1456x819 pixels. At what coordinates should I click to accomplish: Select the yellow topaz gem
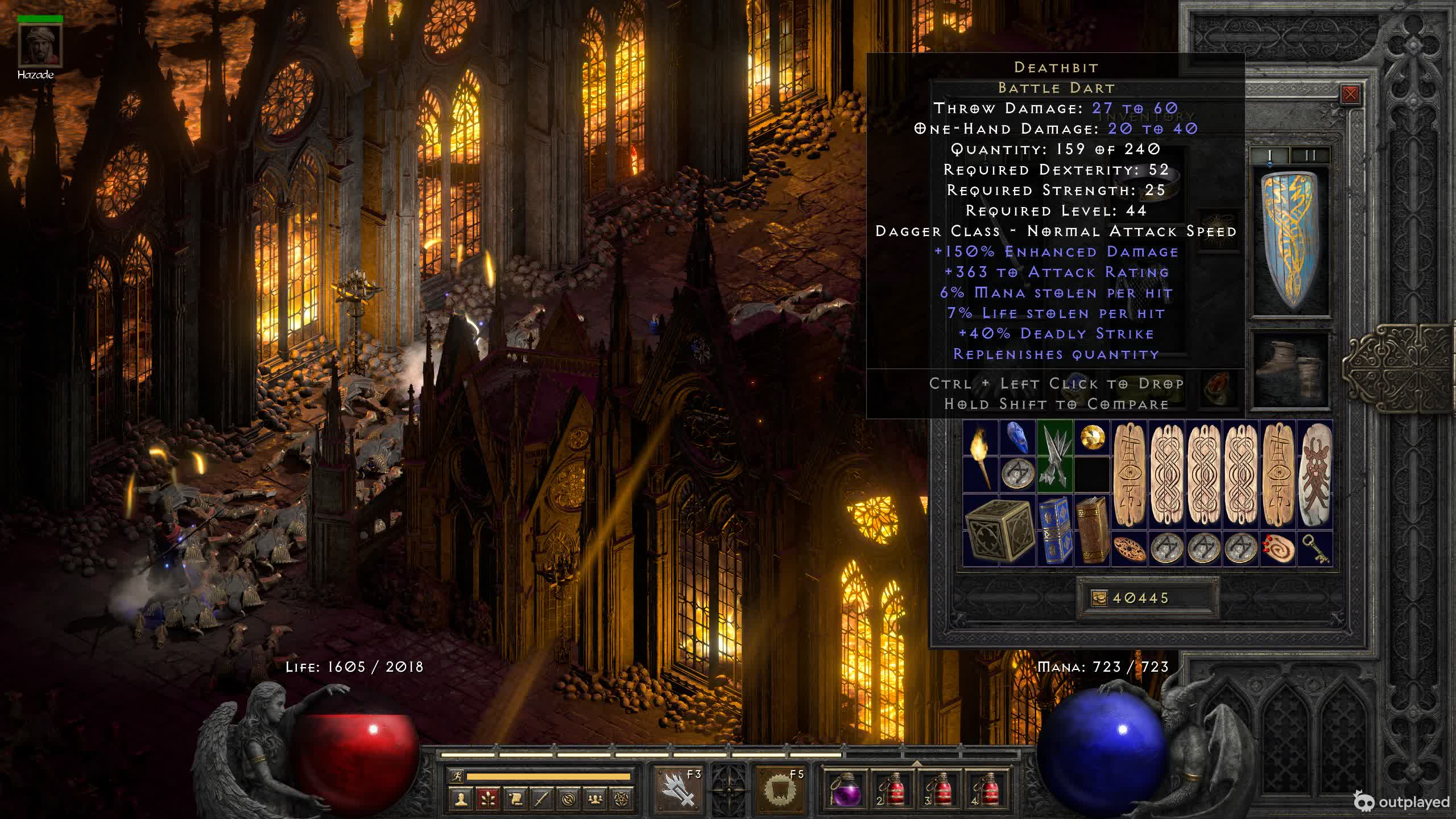pos(1092,438)
